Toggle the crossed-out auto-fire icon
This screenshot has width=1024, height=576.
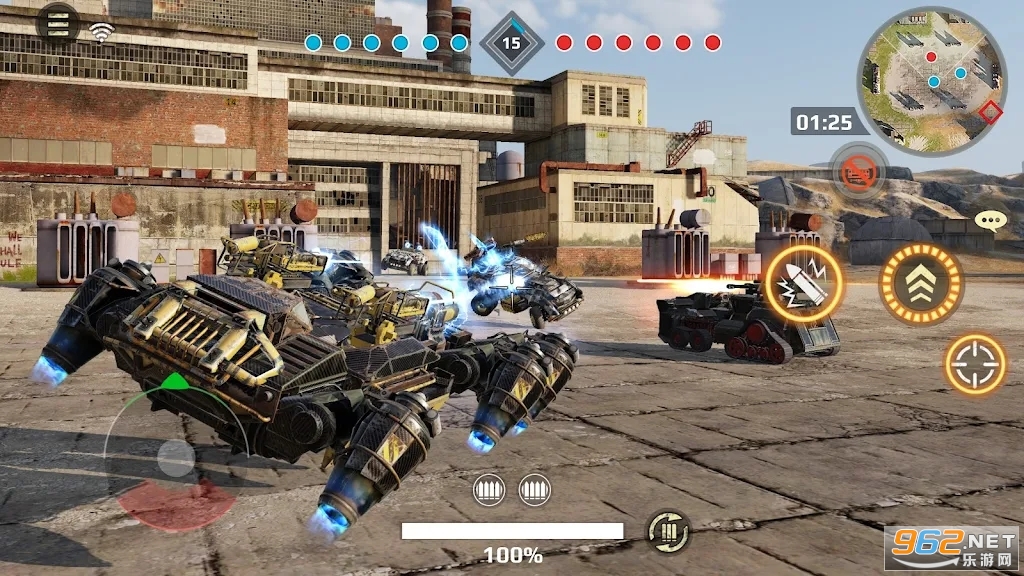pos(859,172)
